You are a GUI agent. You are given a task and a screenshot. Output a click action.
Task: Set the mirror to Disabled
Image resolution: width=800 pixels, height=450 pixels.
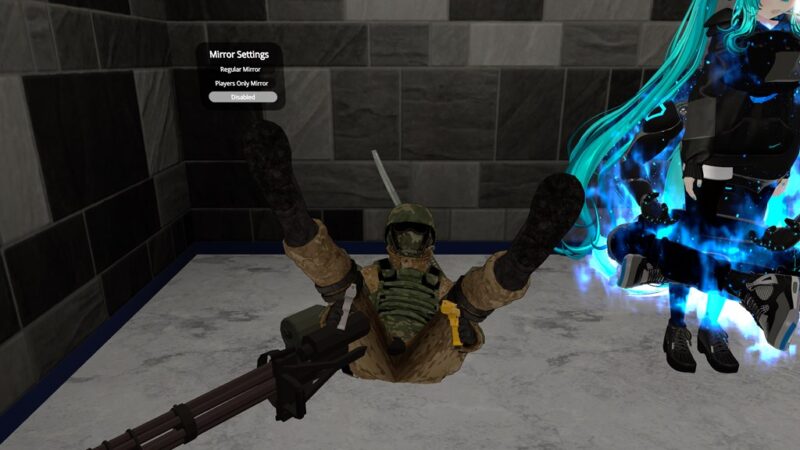click(241, 97)
